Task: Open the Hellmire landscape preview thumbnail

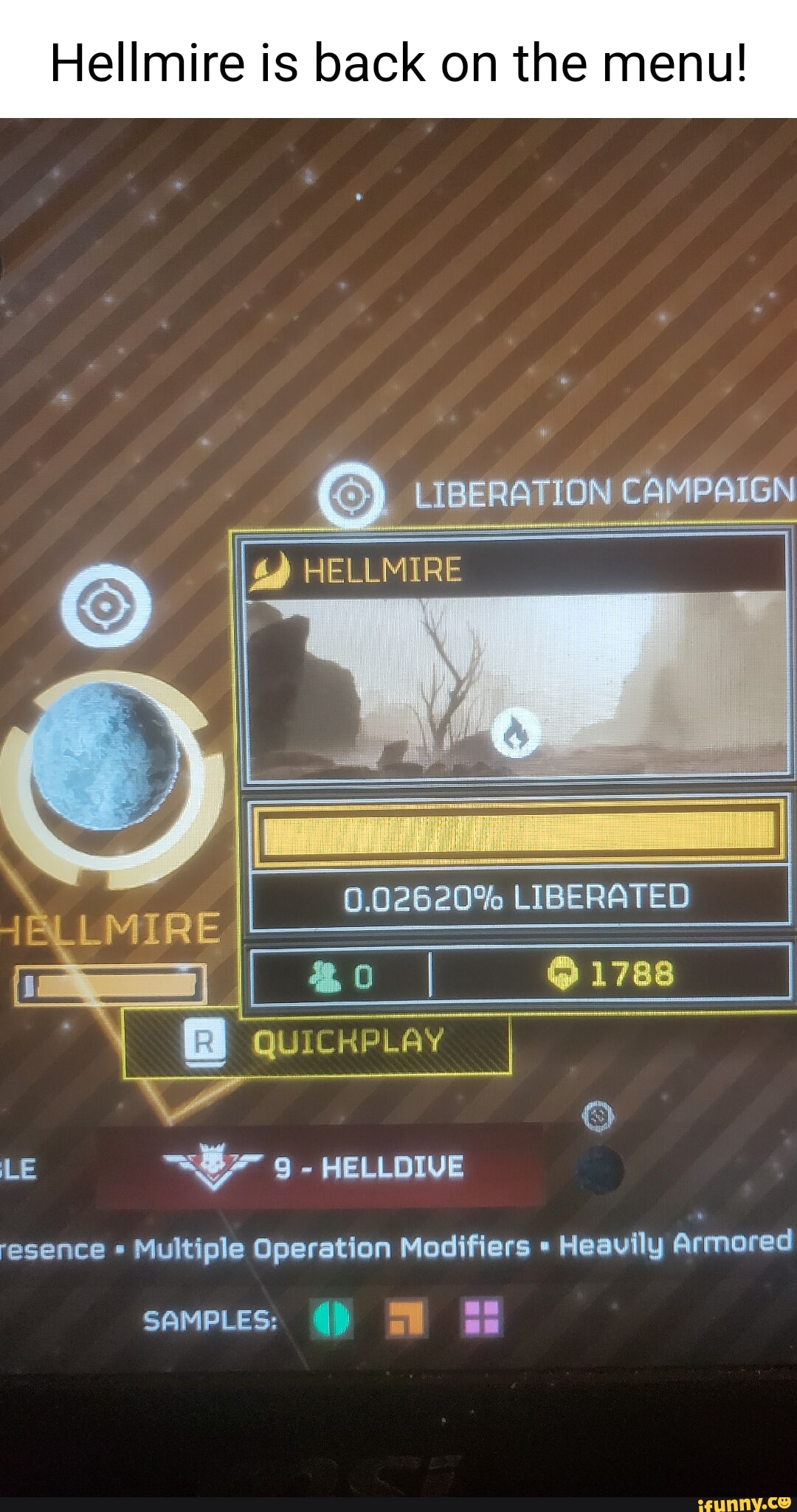Action: point(518,684)
